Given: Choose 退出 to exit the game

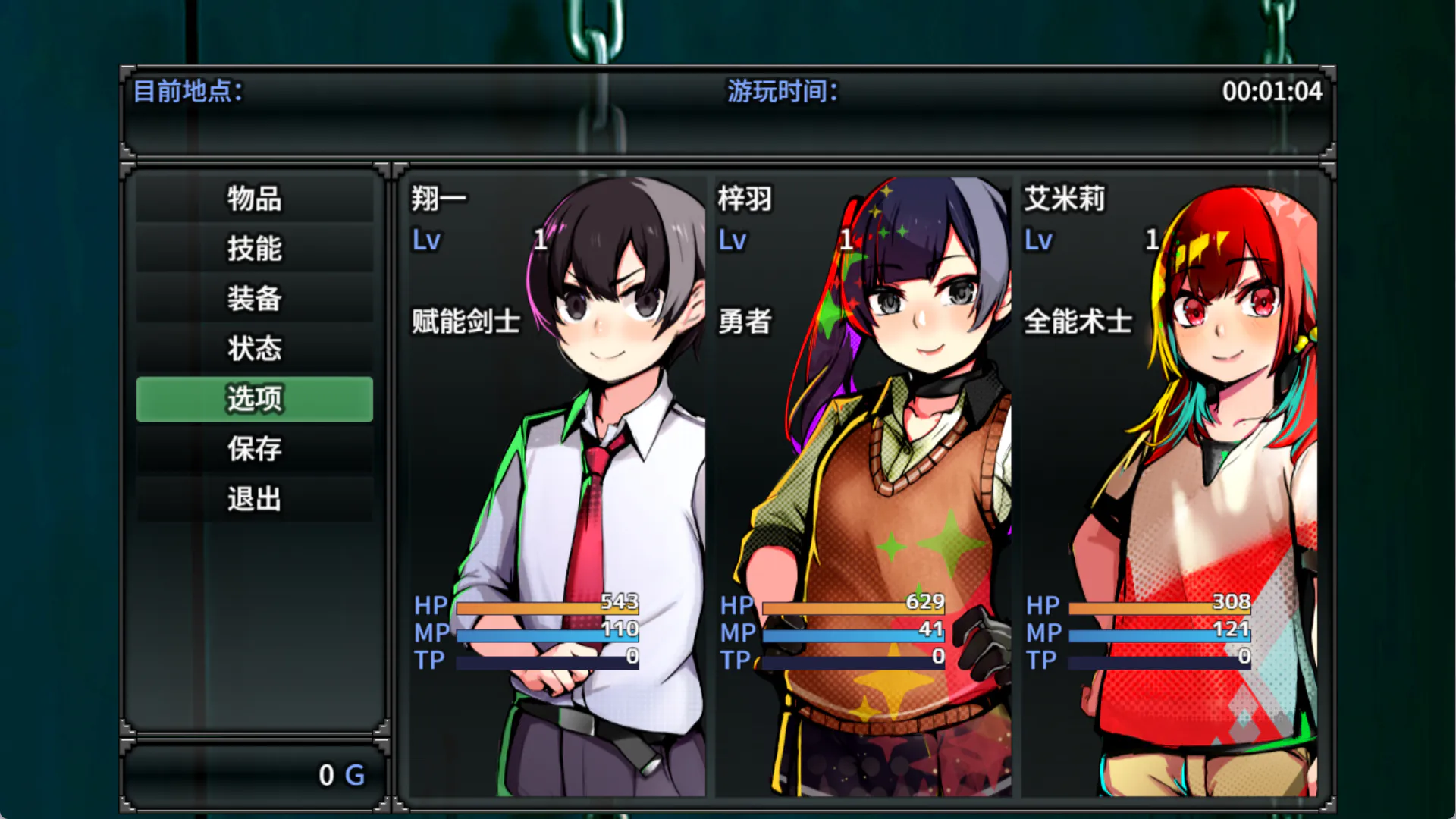Looking at the screenshot, I should pos(255,499).
